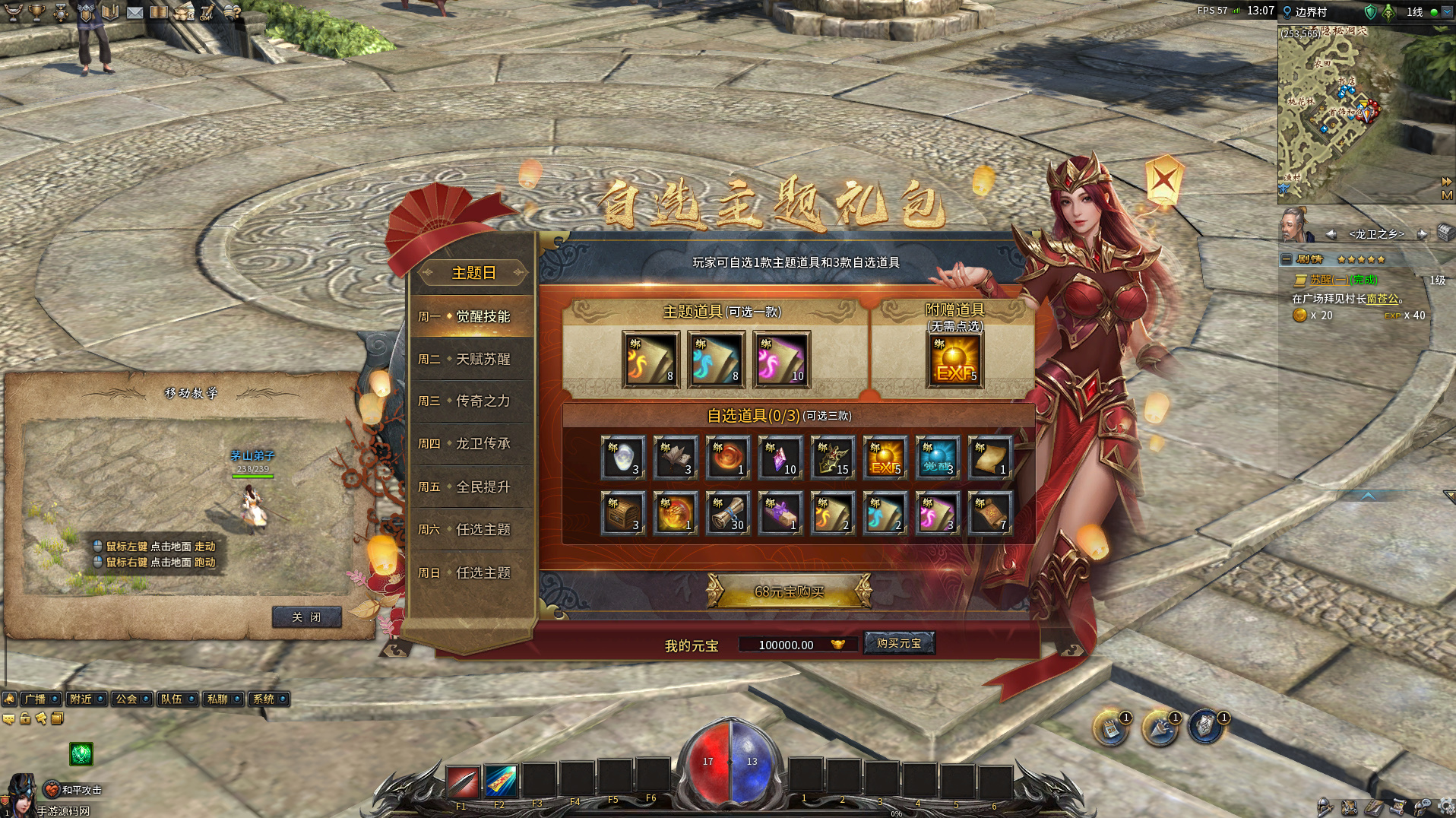
Task: Open the 购买元宝 recharge button
Action: coord(899,643)
